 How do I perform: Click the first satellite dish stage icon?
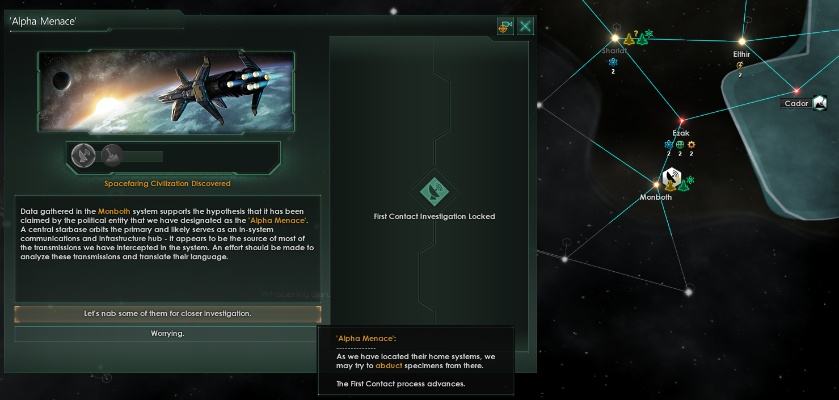tap(87, 155)
